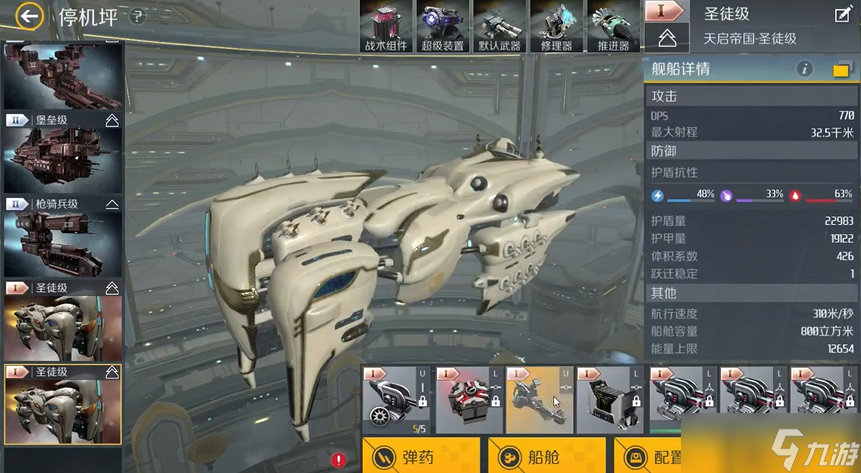Toggle the yellow square icon in ship details

pos(841,70)
